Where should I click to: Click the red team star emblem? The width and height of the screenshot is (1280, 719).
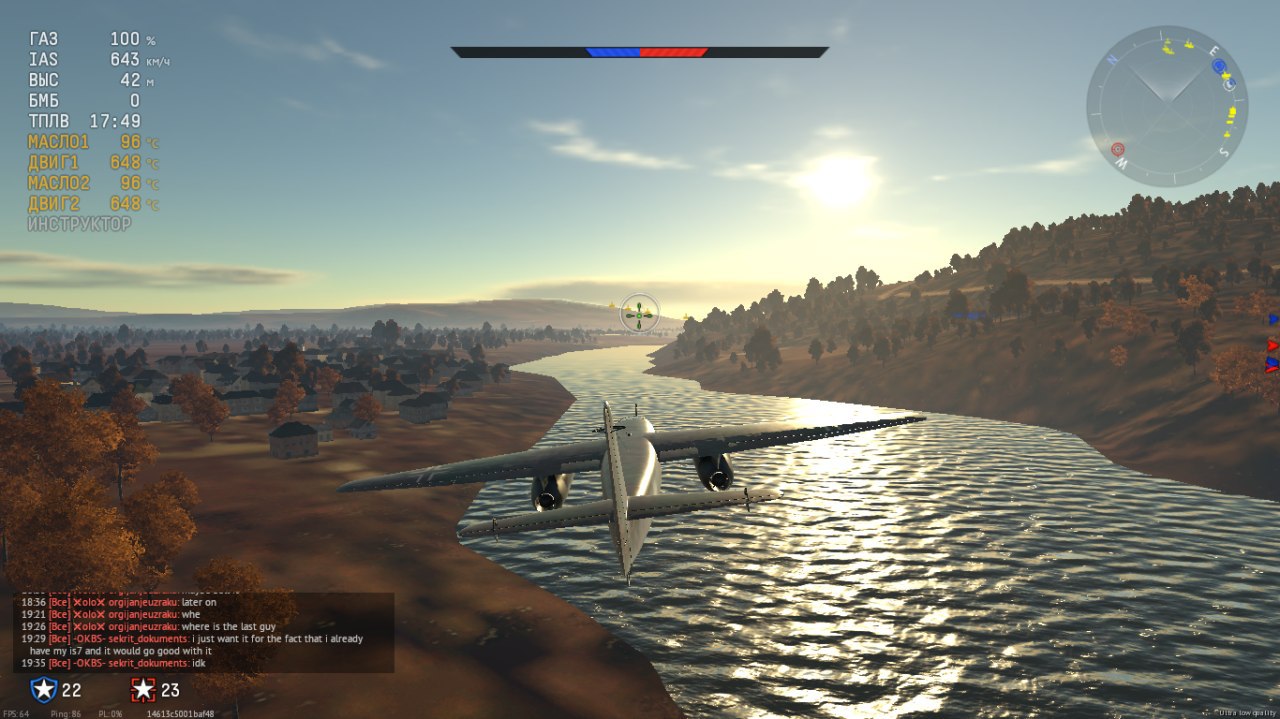point(144,689)
